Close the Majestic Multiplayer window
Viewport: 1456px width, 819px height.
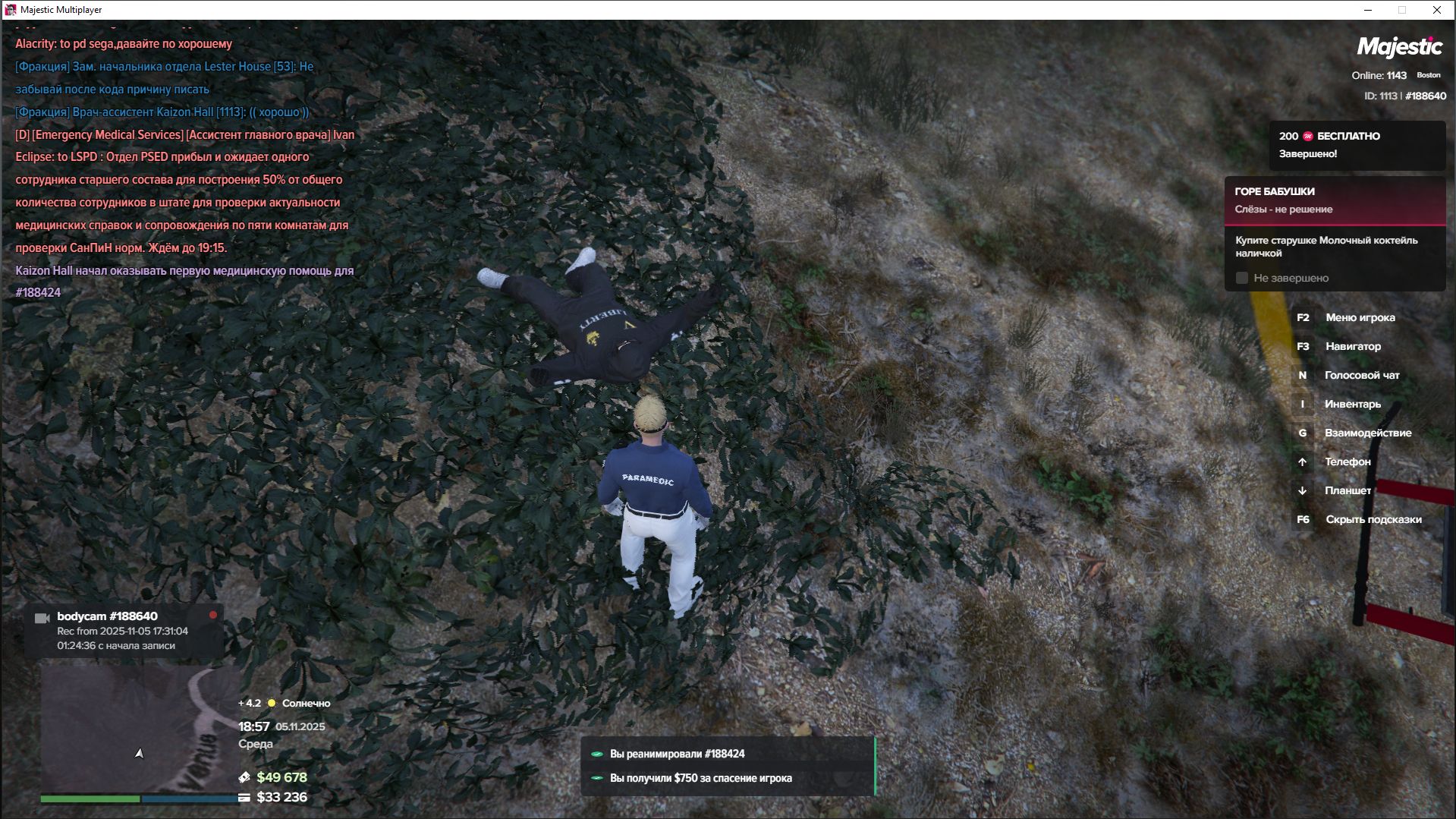pyautogui.click(x=1436, y=10)
